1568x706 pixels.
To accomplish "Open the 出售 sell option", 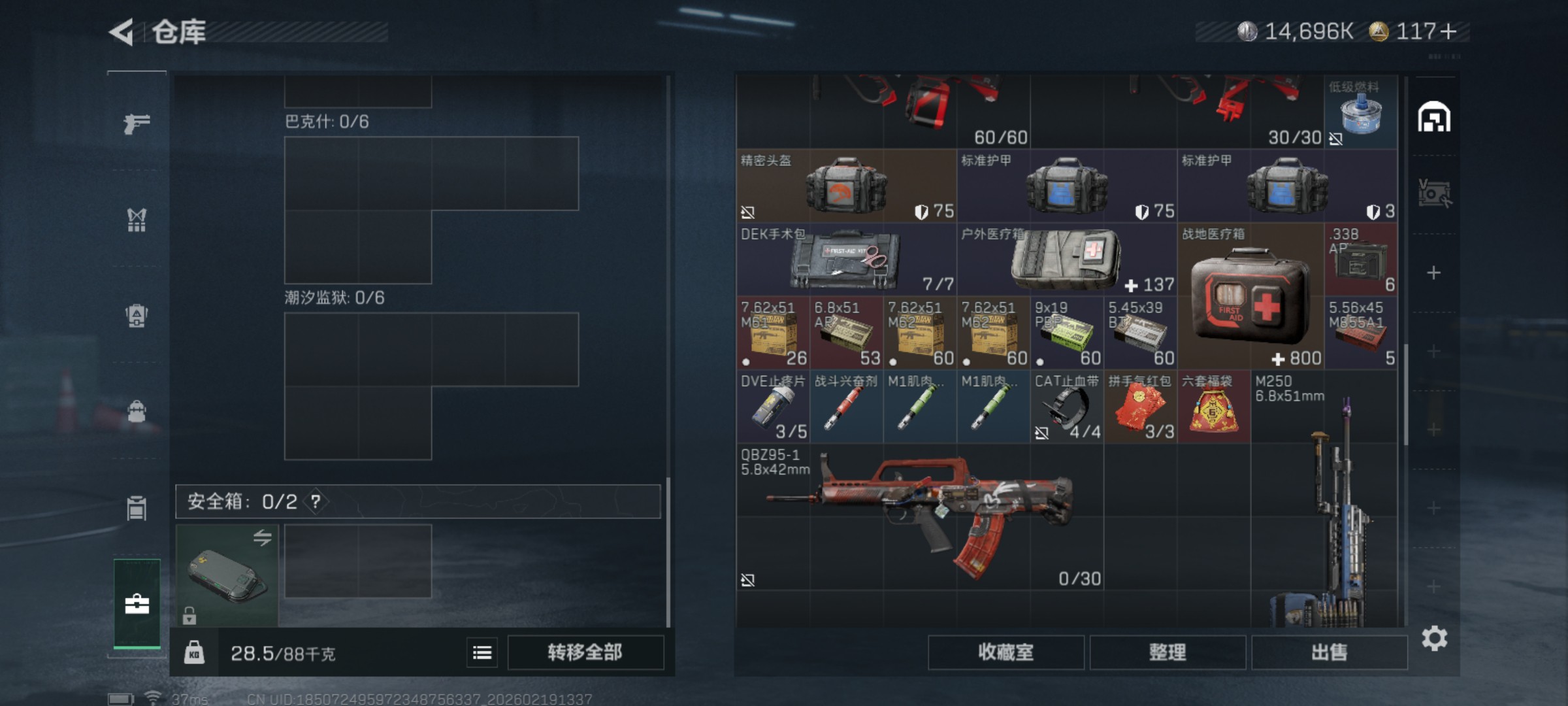I will click(1329, 652).
